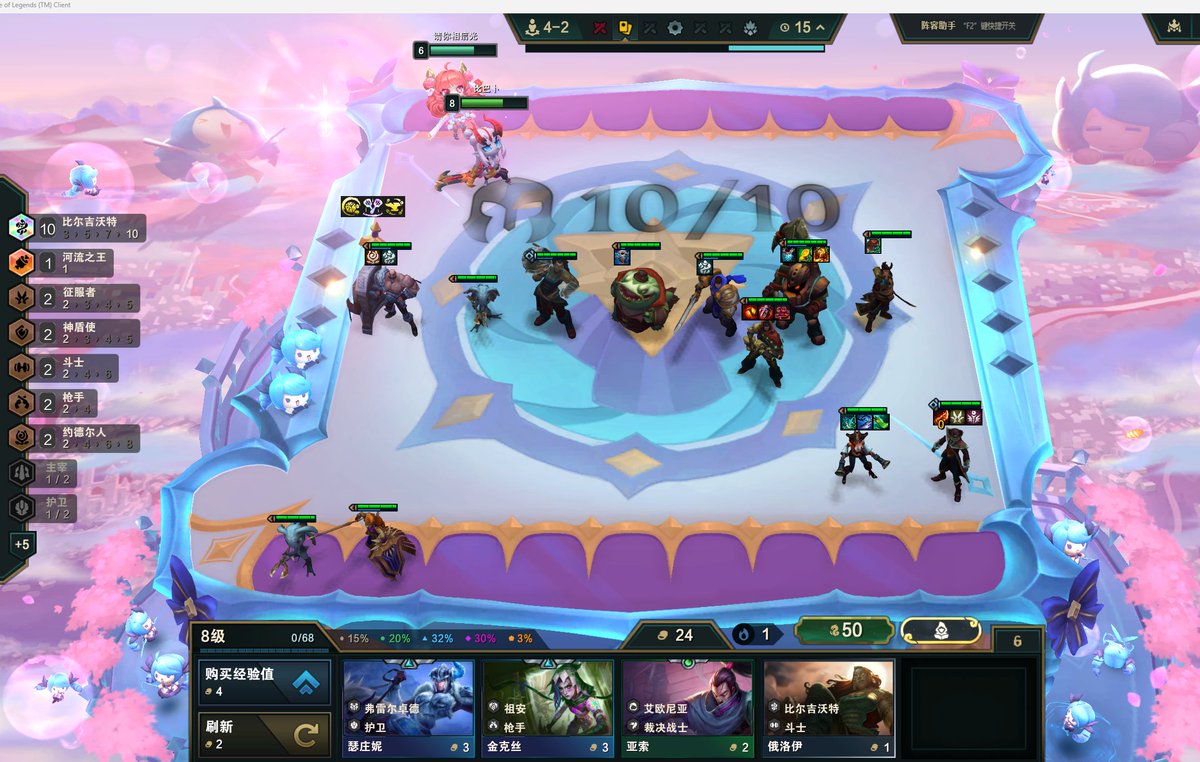Click the 50 gold counter button
Image resolution: width=1200 pixels, height=762 pixels.
coord(844,630)
